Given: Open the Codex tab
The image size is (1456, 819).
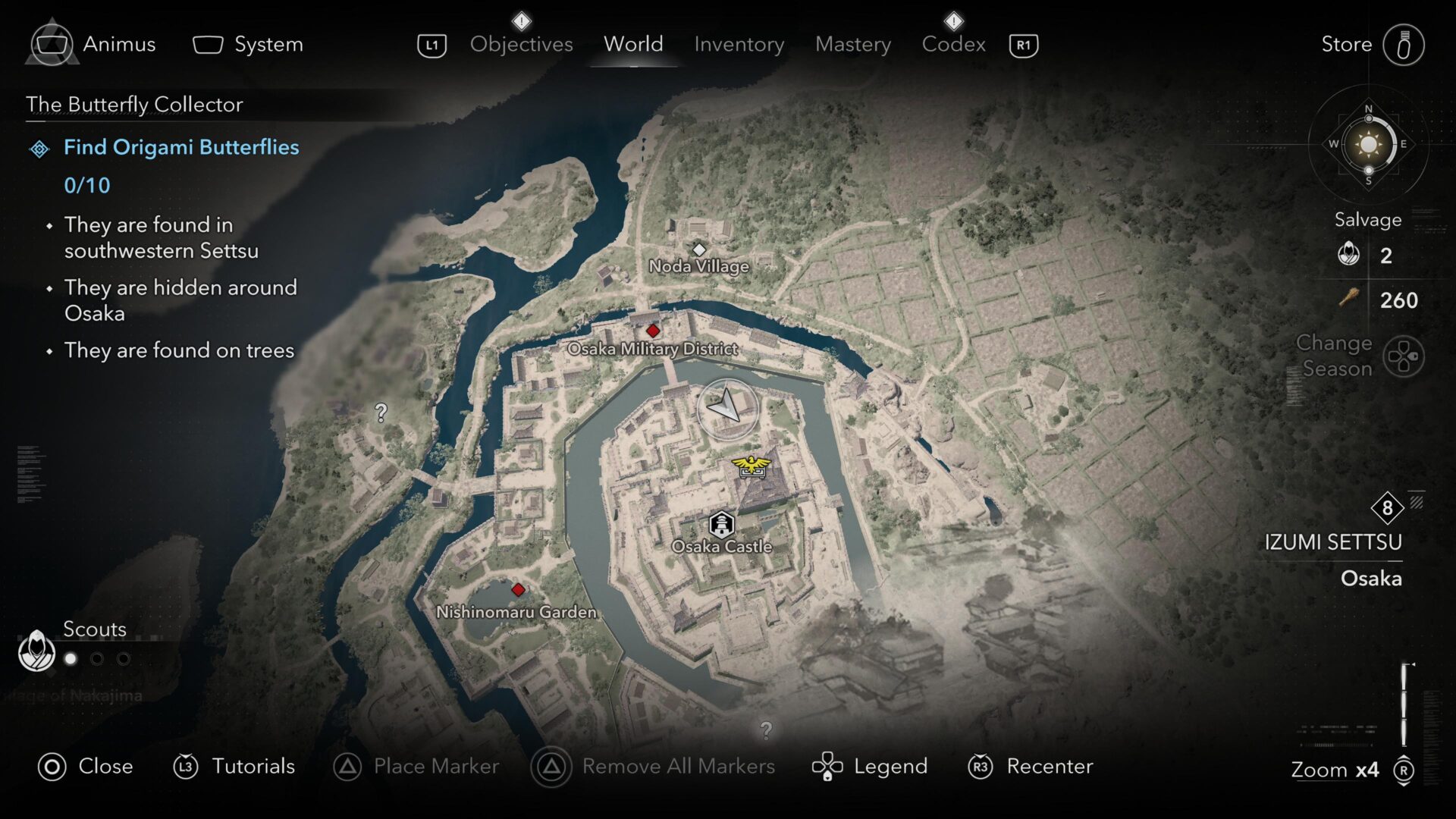Looking at the screenshot, I should click(x=954, y=44).
